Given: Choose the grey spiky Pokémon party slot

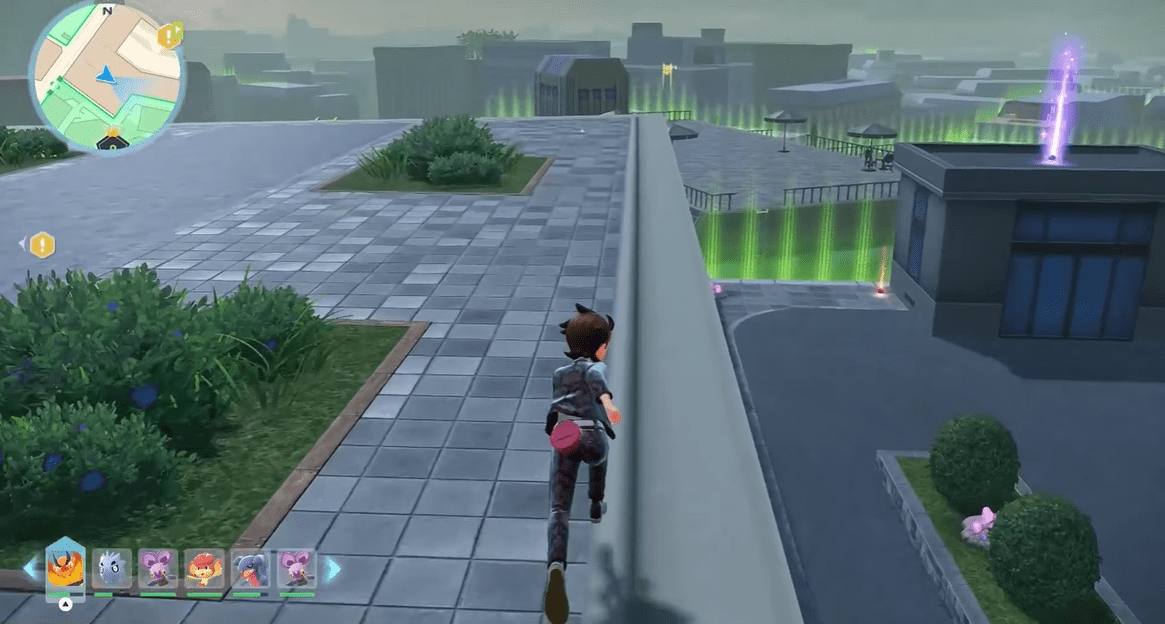Looking at the screenshot, I should pyautogui.click(x=112, y=569).
